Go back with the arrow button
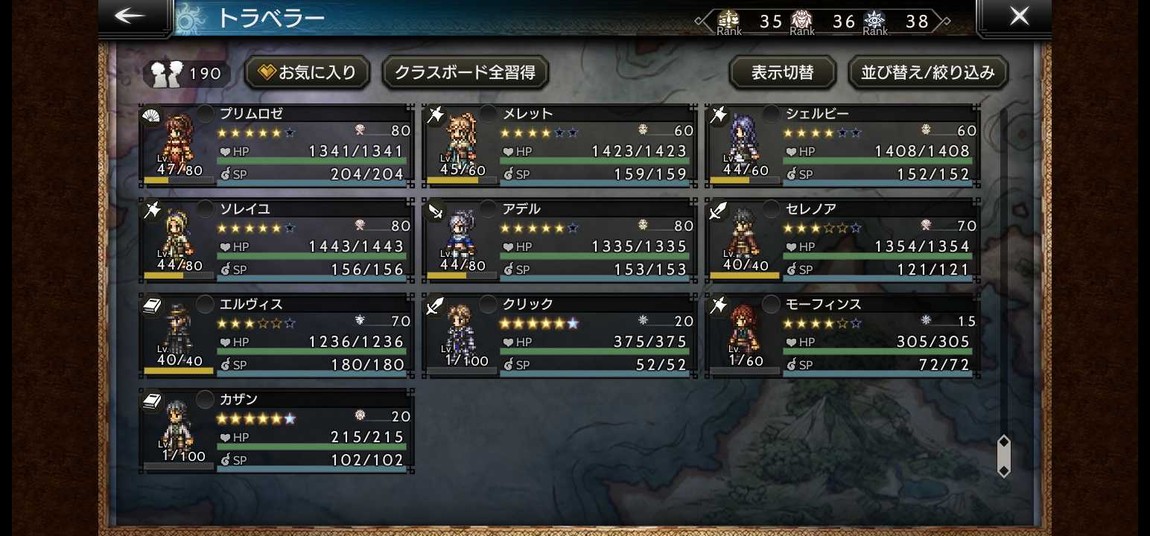 pyautogui.click(x=131, y=17)
